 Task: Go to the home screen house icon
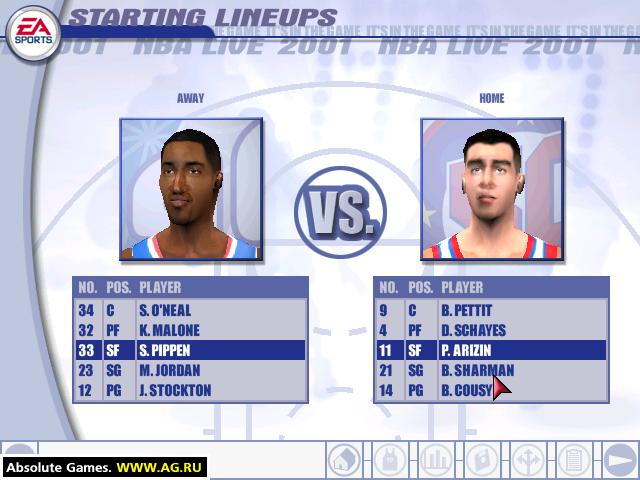[x=344, y=460]
